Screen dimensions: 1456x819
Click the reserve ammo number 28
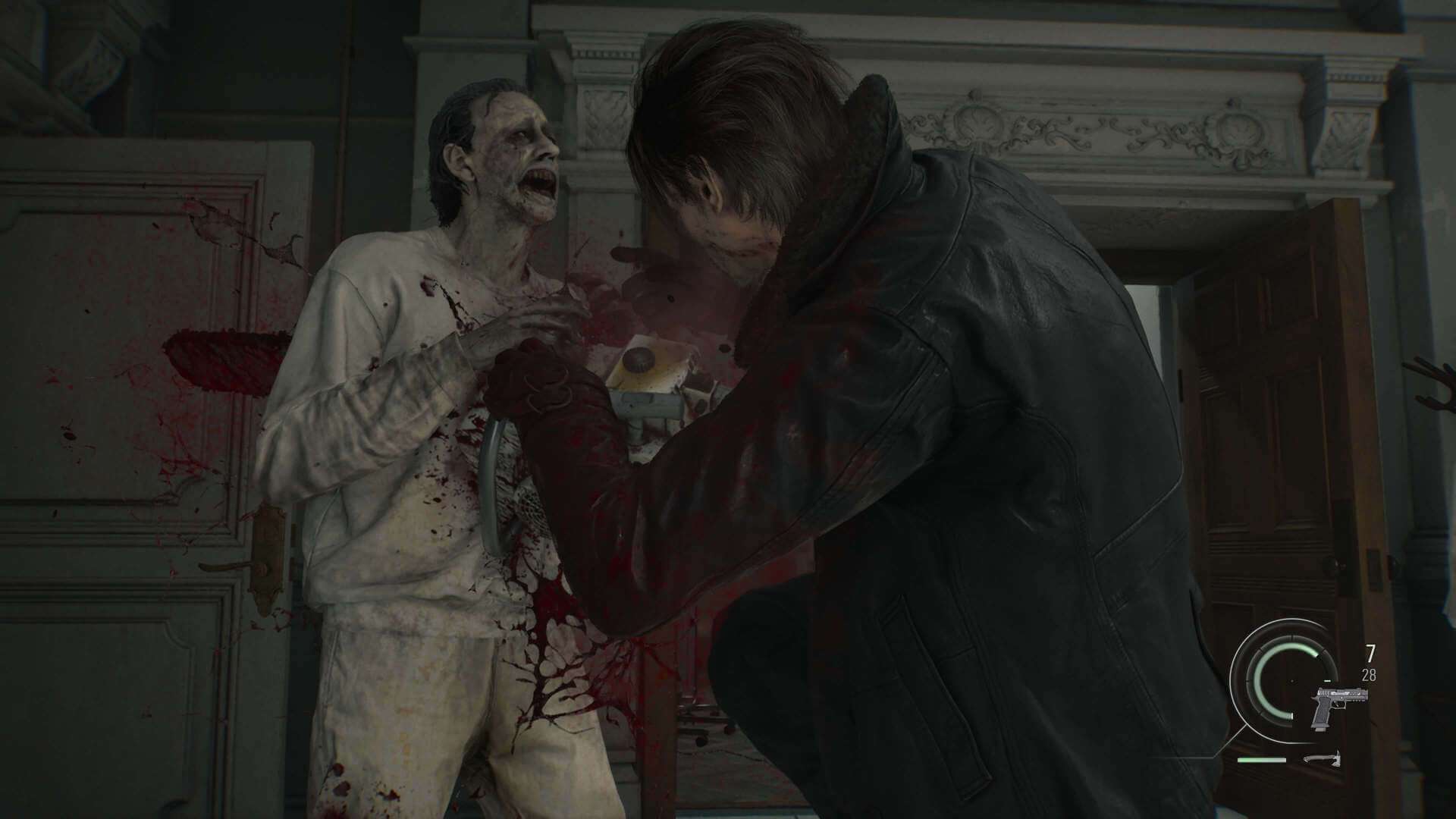pos(1369,674)
